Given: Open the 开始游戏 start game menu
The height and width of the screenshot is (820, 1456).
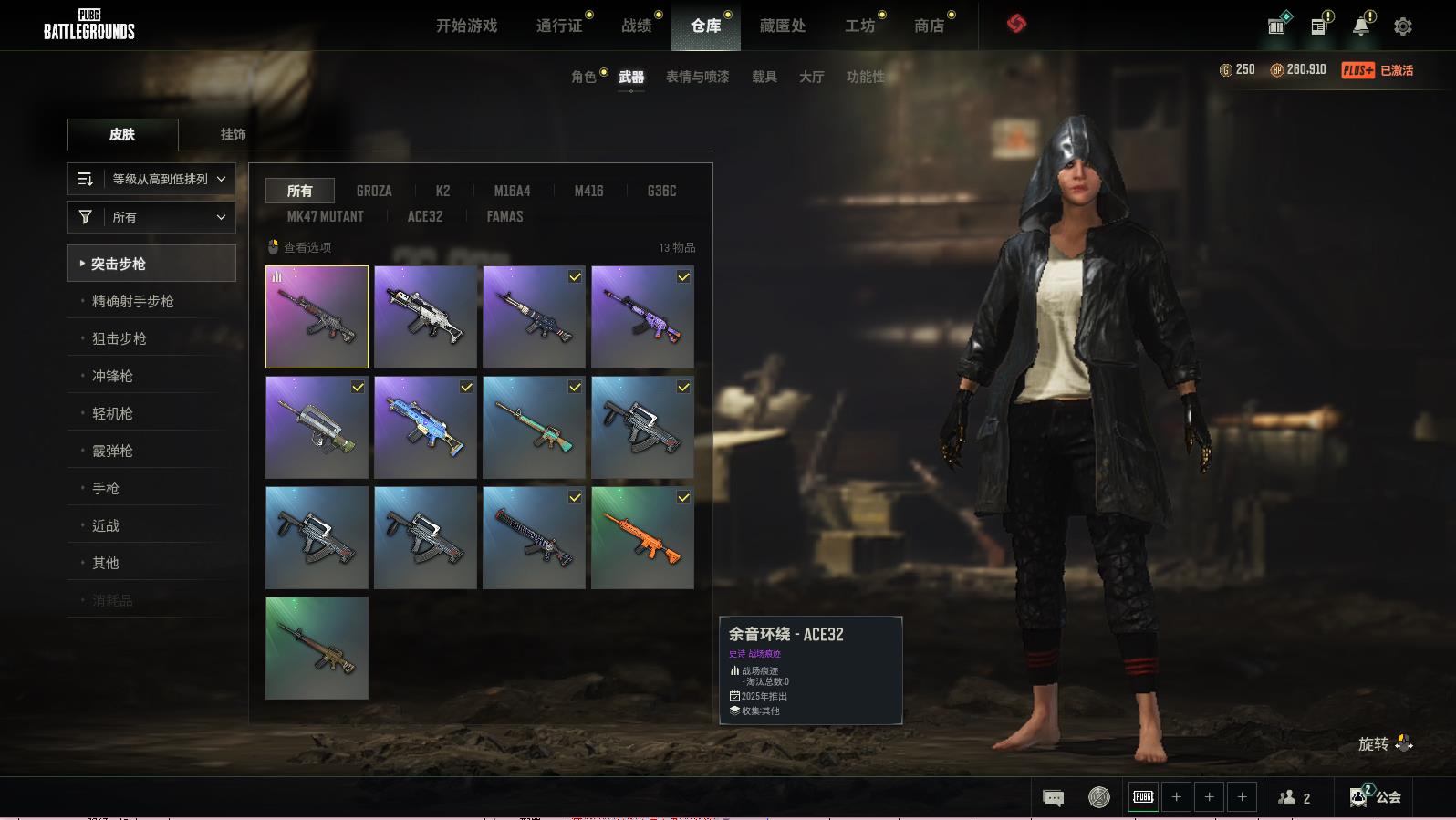Looking at the screenshot, I should pyautogui.click(x=466, y=26).
